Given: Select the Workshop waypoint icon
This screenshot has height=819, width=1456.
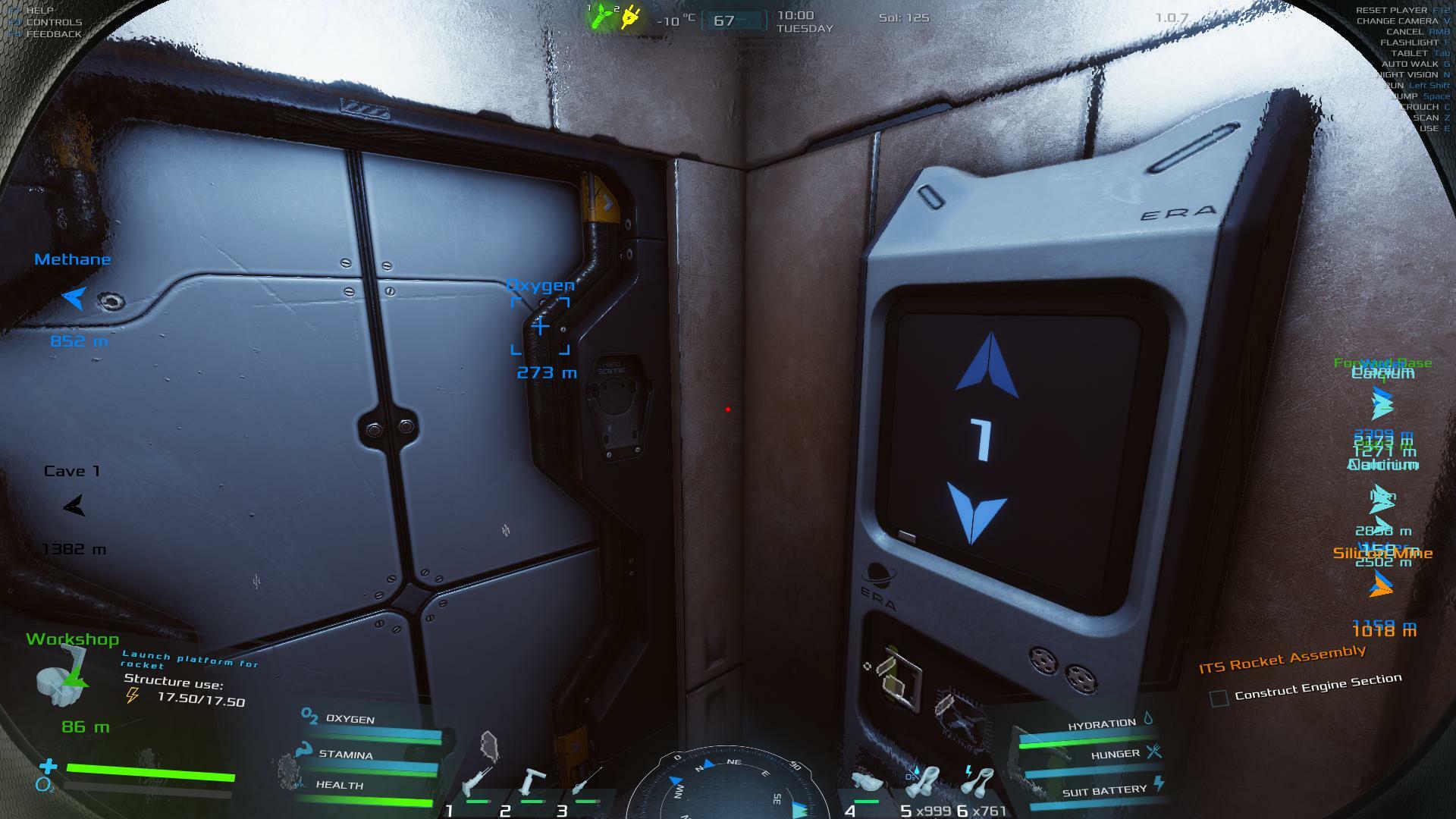Looking at the screenshot, I should pyautogui.click(x=62, y=677).
